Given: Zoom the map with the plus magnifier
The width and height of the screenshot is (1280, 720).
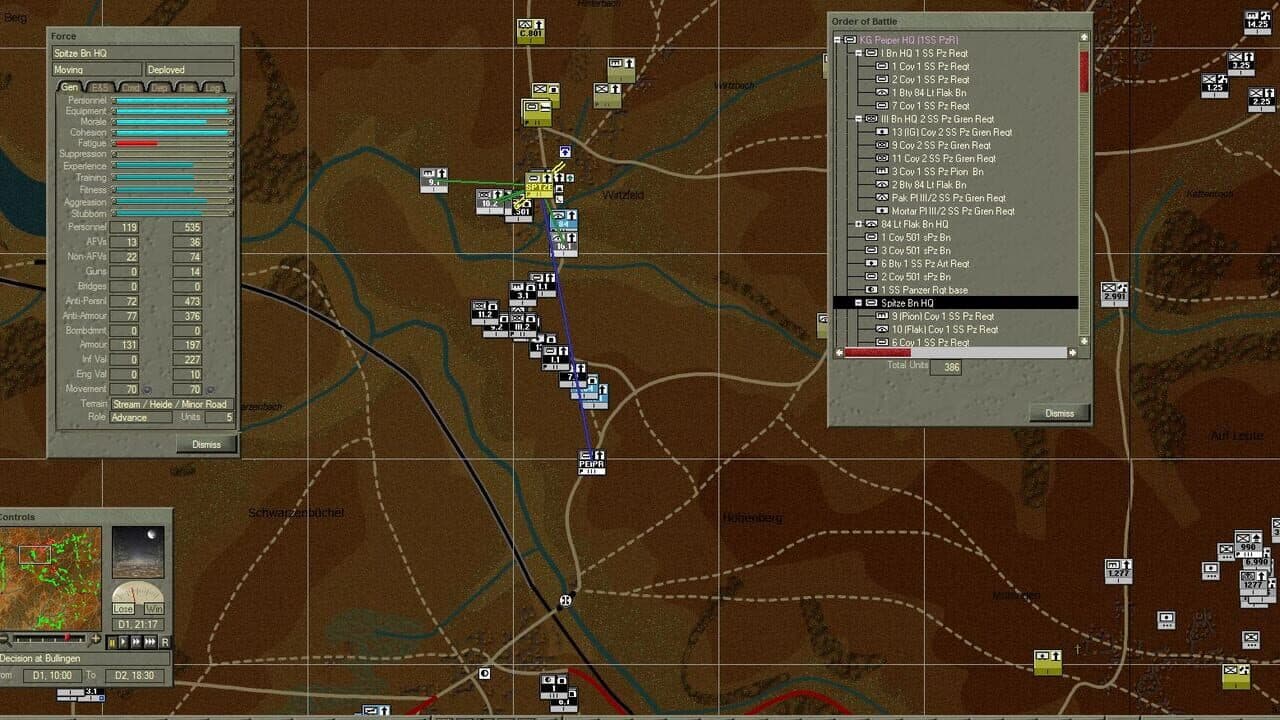Looking at the screenshot, I should tap(96, 640).
